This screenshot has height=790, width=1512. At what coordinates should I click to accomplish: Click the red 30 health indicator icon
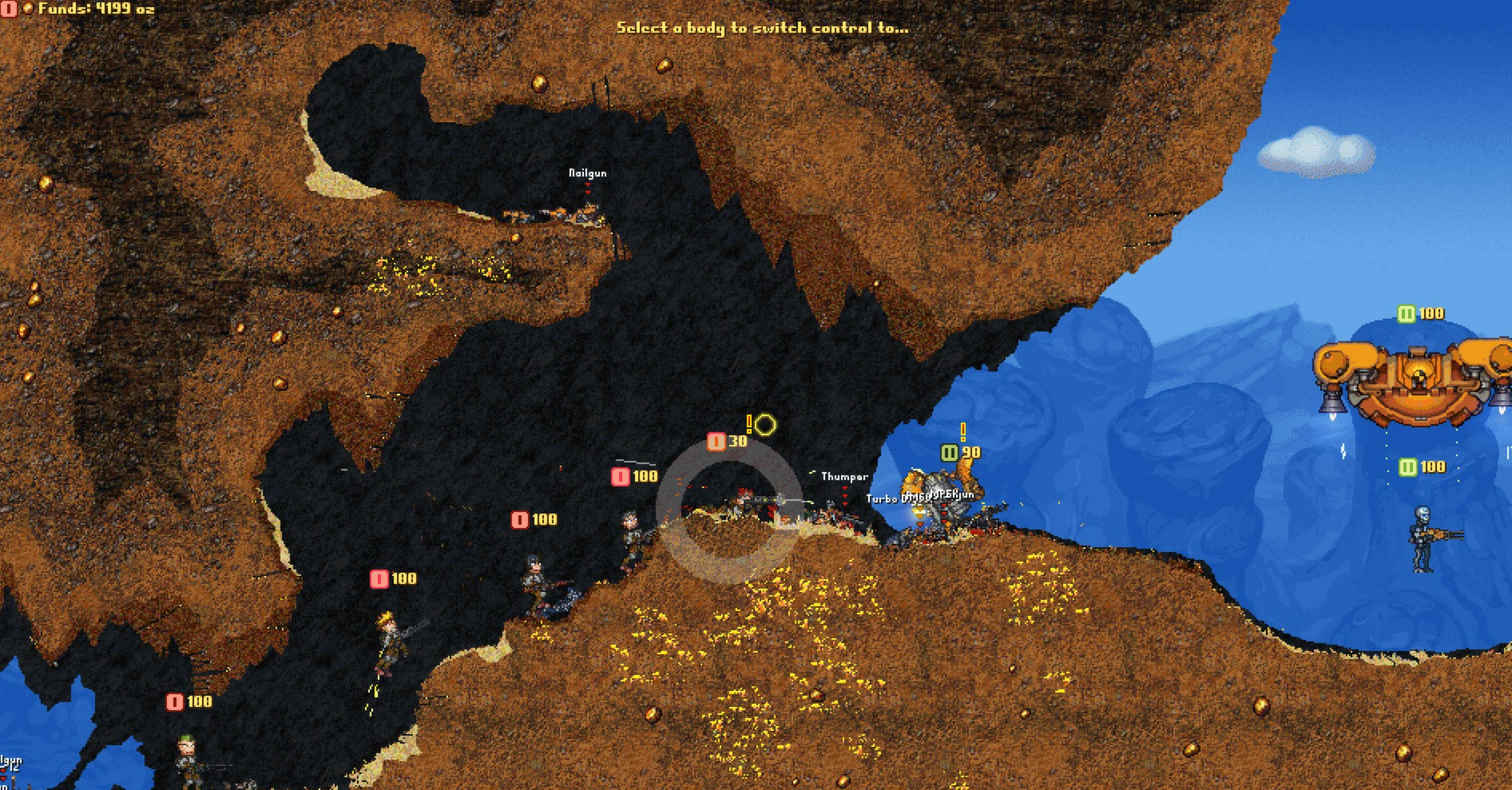click(716, 440)
